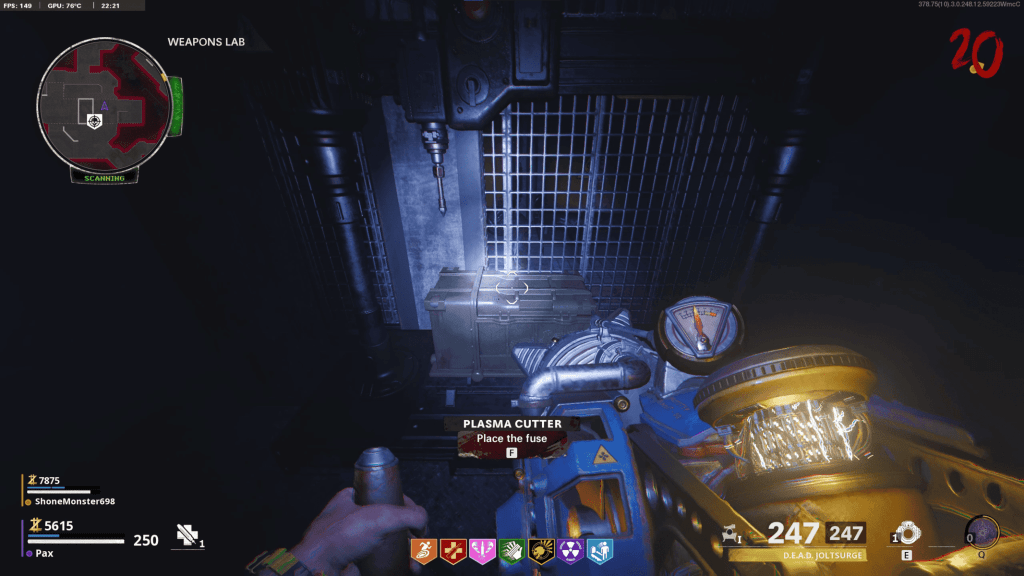Select the tactical equipment ring icon
The width and height of the screenshot is (1024, 576).
pos(906,531)
